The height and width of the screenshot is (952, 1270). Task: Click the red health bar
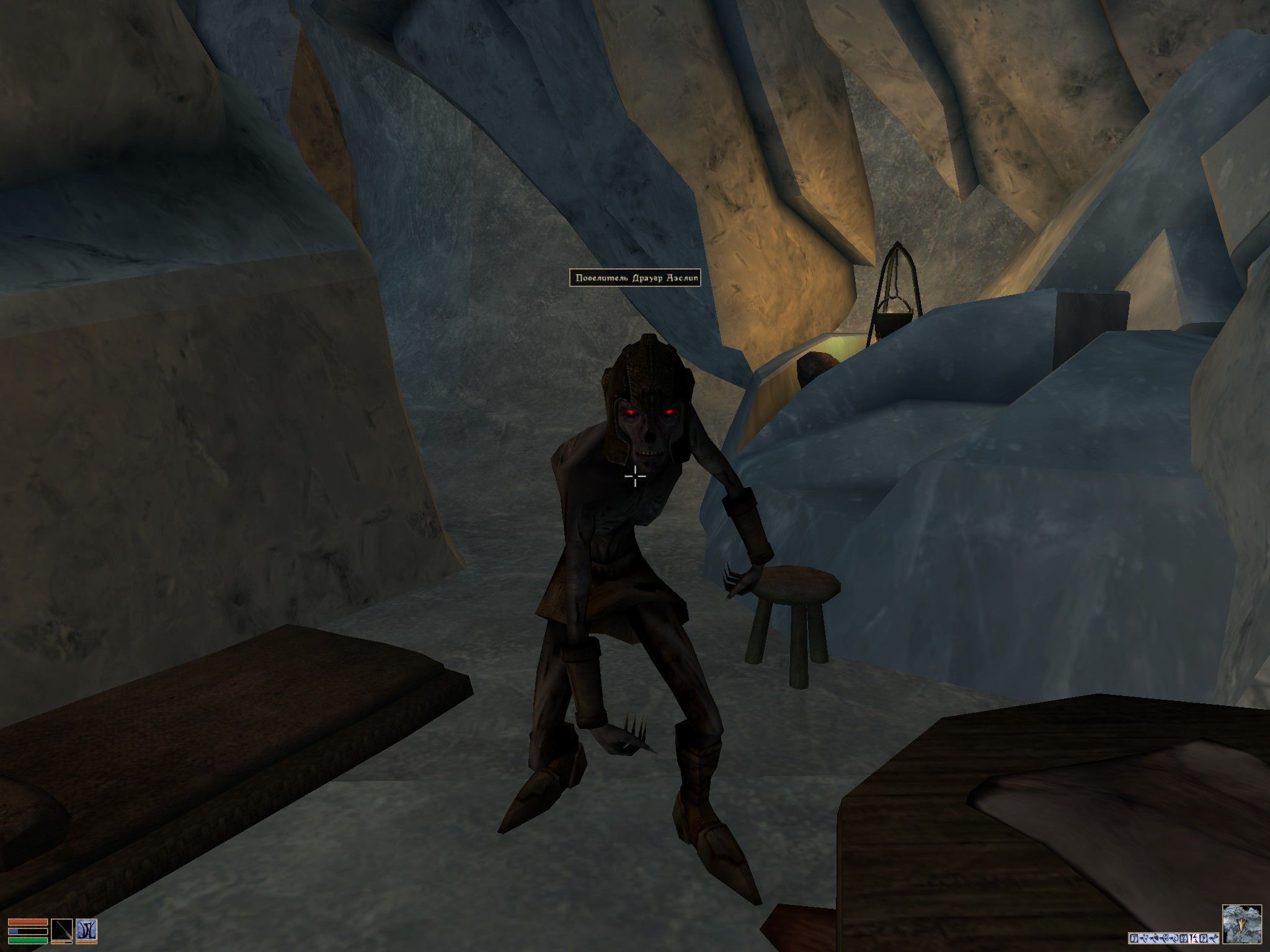pos(27,922)
